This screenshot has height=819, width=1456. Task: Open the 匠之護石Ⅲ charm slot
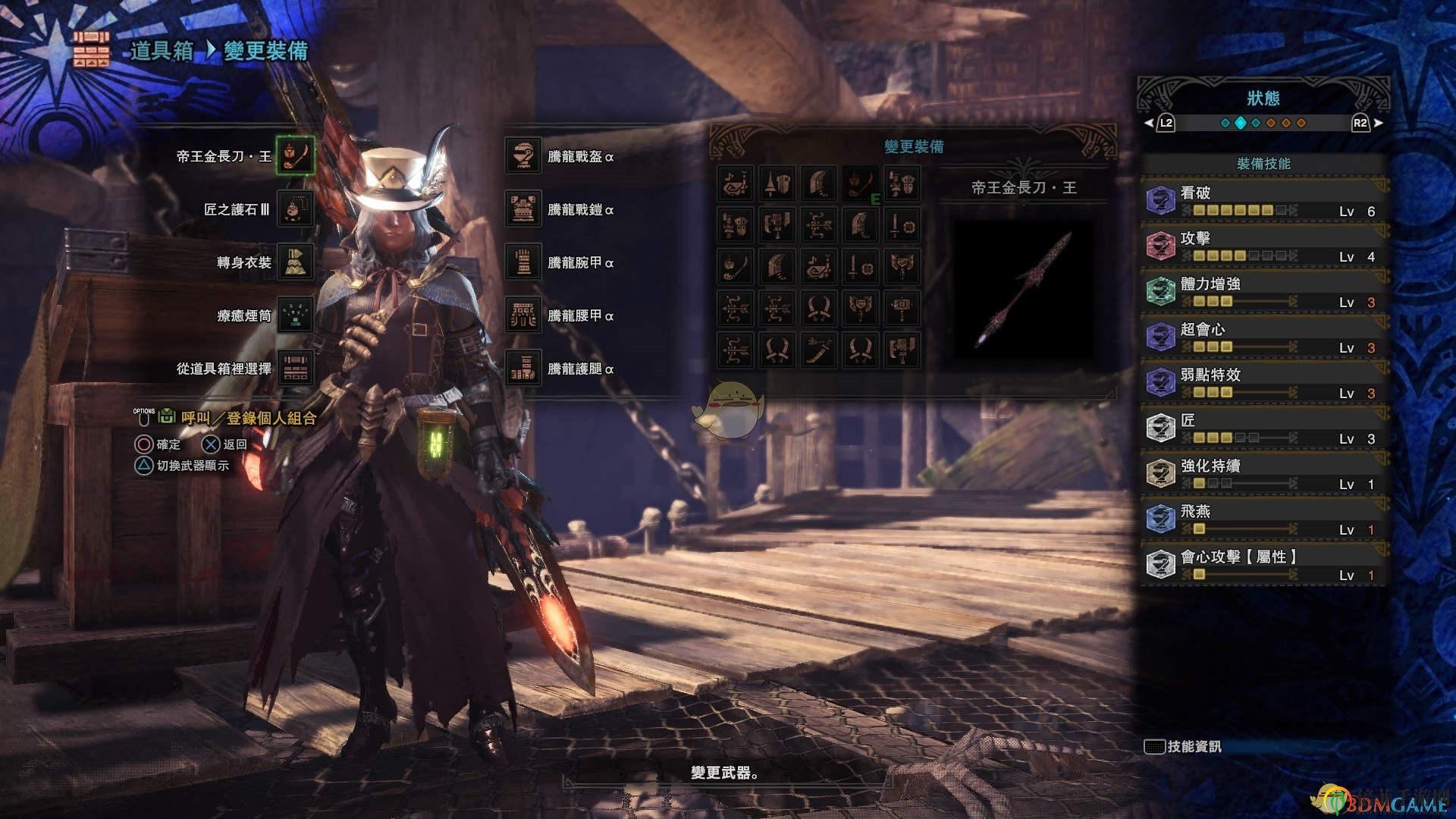pyautogui.click(x=295, y=209)
